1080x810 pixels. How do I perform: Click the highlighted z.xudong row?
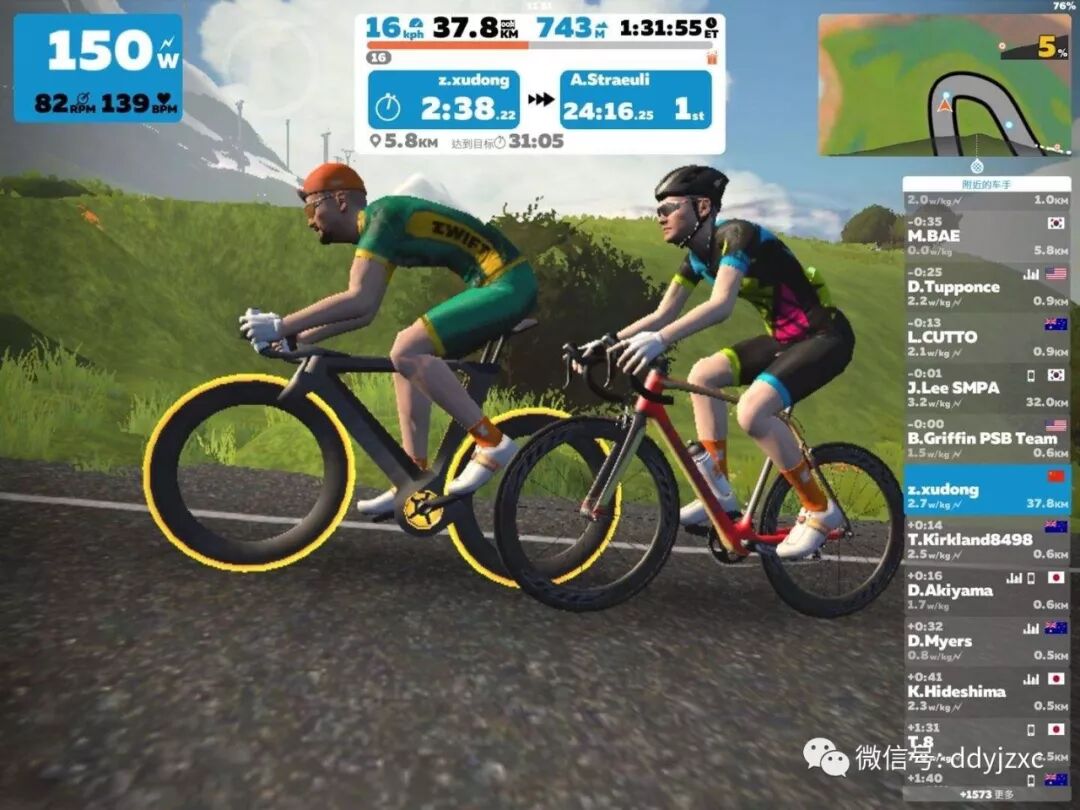pyautogui.click(x=986, y=490)
